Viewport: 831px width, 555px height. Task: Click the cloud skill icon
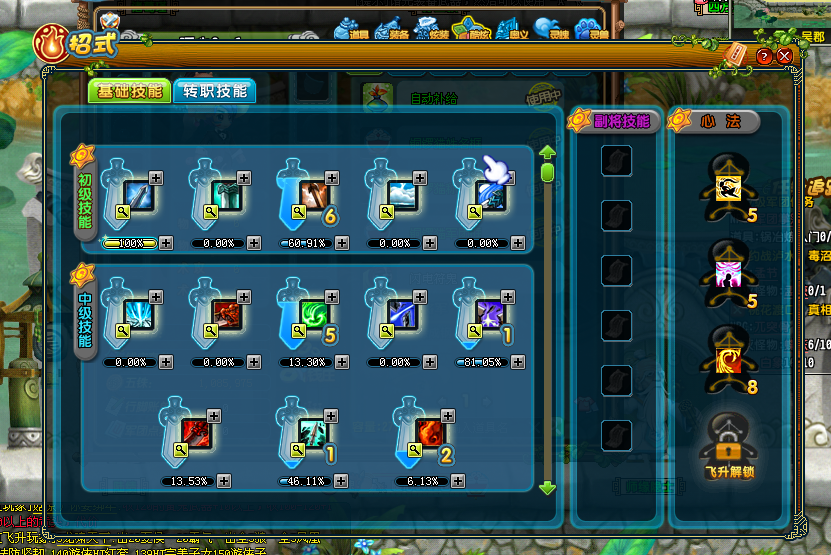[x=400, y=196]
